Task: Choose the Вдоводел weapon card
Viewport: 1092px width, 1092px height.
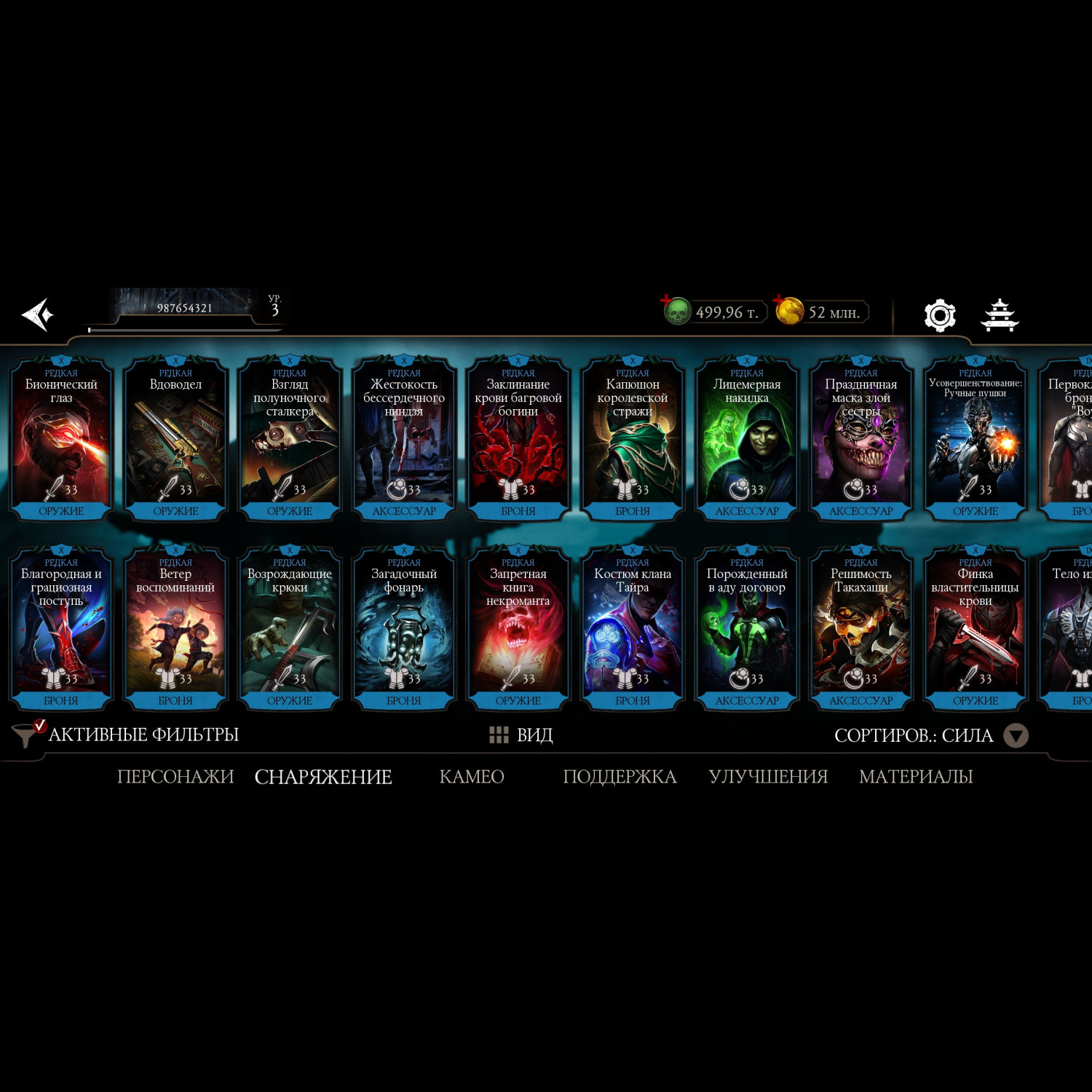Action: [x=175, y=438]
